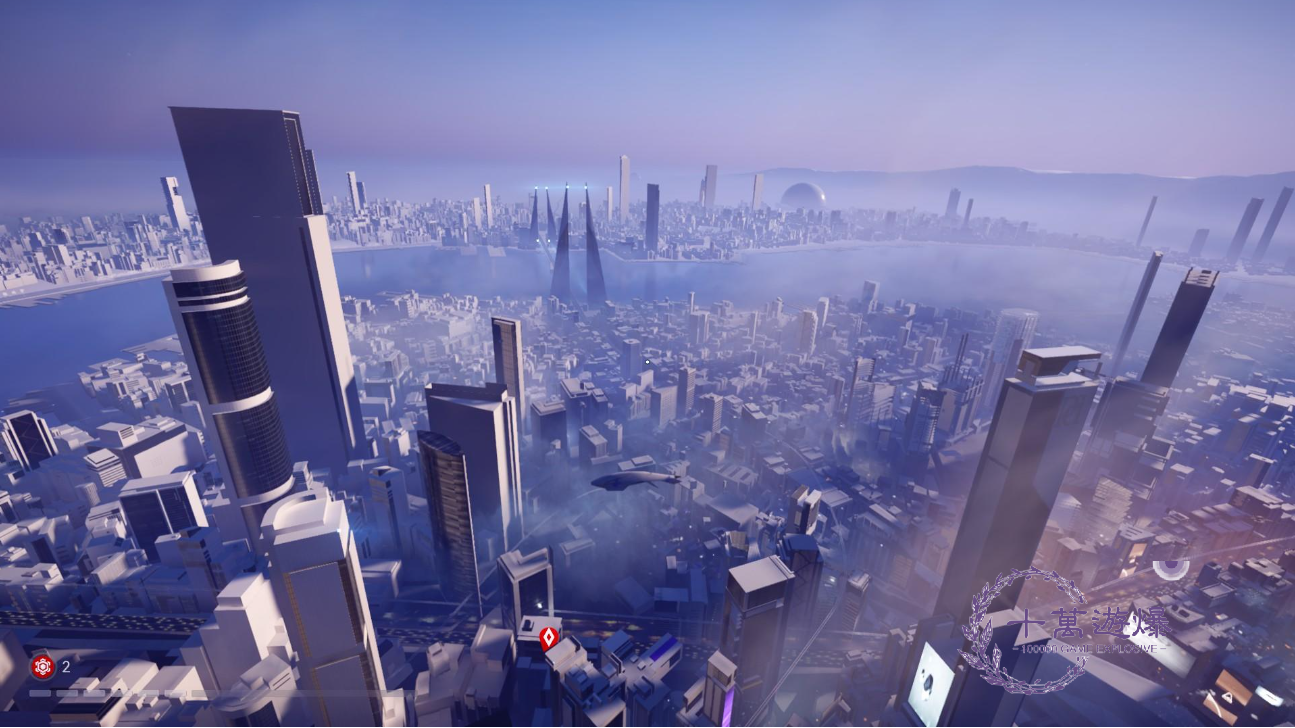Click the red diamond objective waypoint marker
The height and width of the screenshot is (728, 1295).
[x=548, y=638]
